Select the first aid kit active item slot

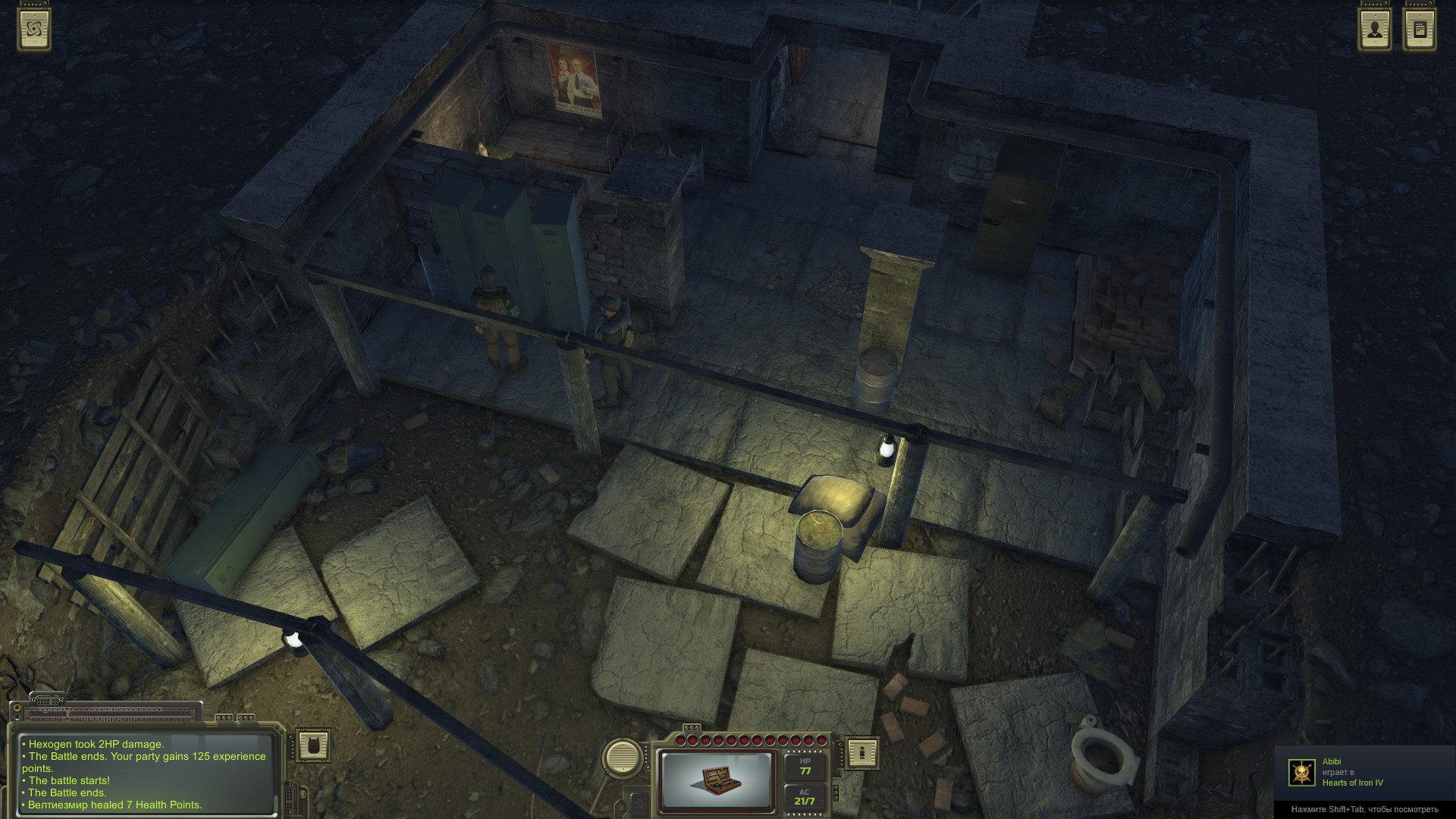716,781
